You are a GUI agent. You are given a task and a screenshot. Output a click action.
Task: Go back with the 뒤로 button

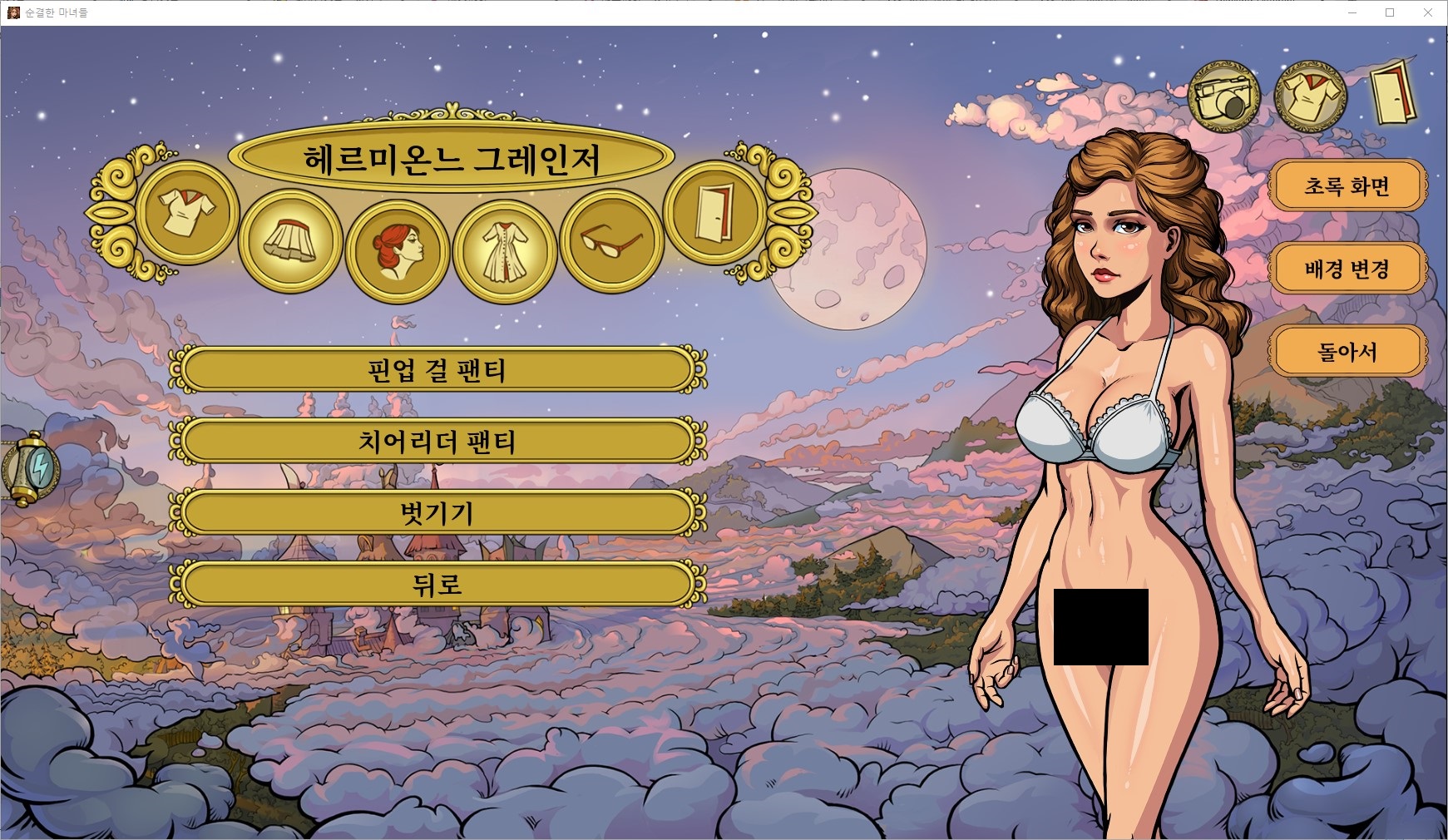click(x=437, y=584)
